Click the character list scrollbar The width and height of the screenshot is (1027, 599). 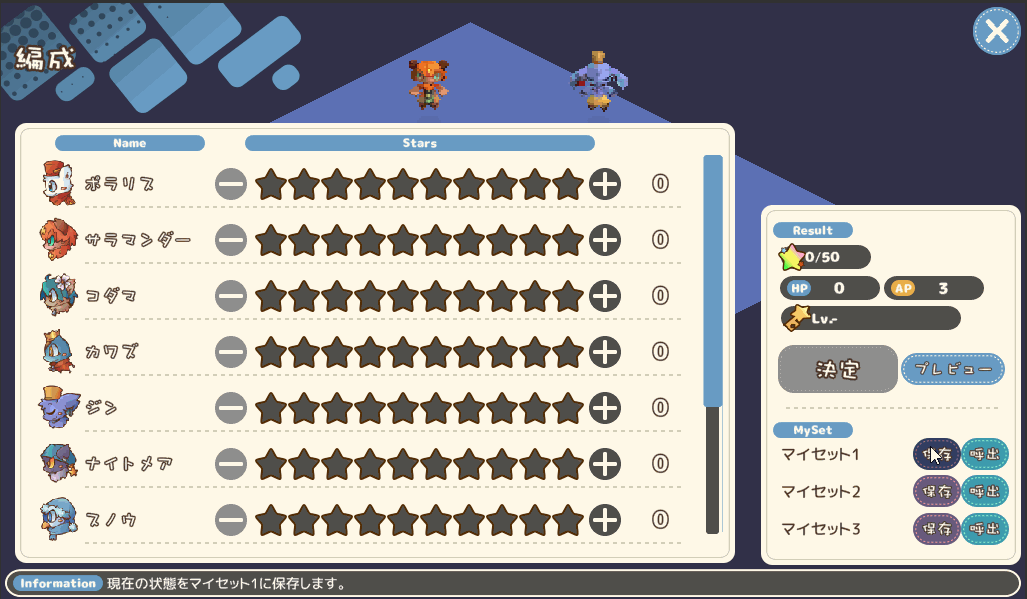[x=712, y=280]
